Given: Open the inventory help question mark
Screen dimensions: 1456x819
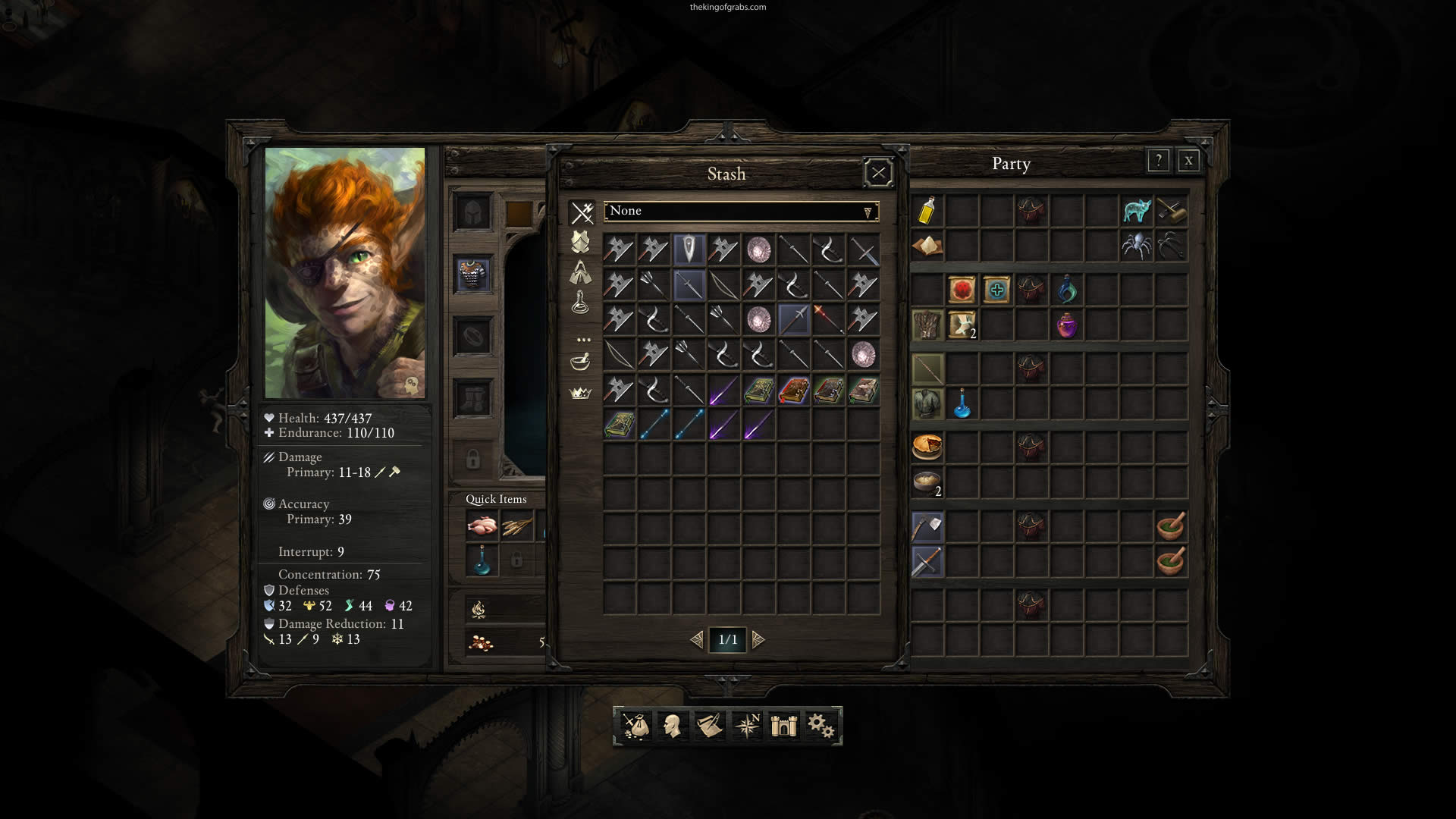Looking at the screenshot, I should 1158,161.
